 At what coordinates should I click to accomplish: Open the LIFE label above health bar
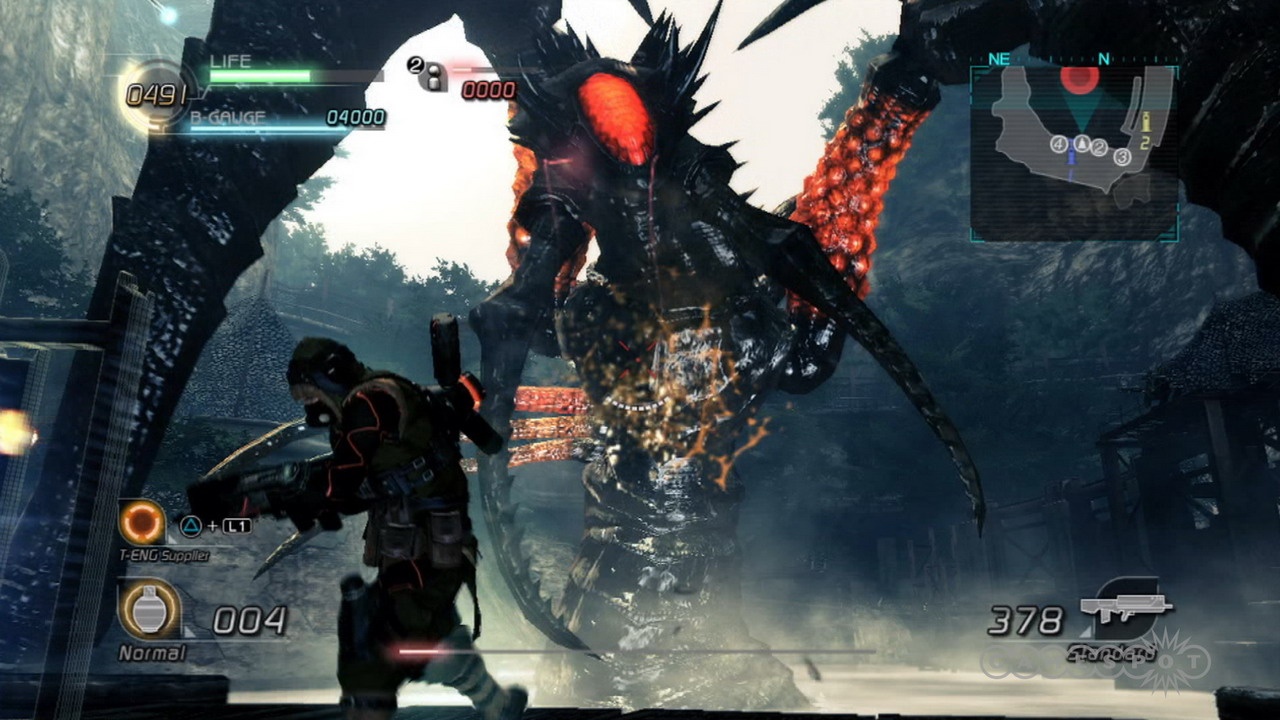231,60
